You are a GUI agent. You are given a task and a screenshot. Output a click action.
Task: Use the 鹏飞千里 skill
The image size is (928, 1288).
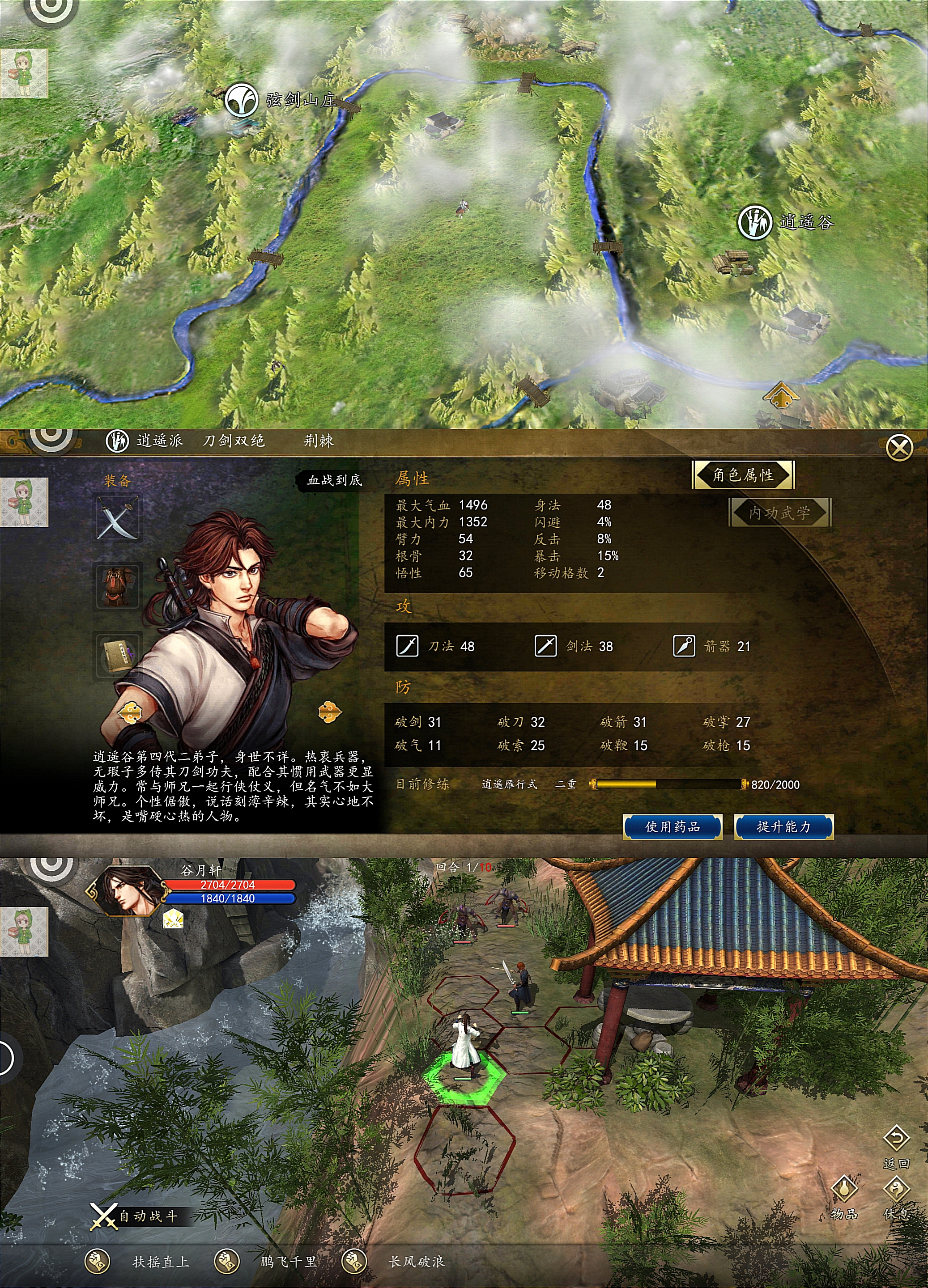click(226, 1261)
